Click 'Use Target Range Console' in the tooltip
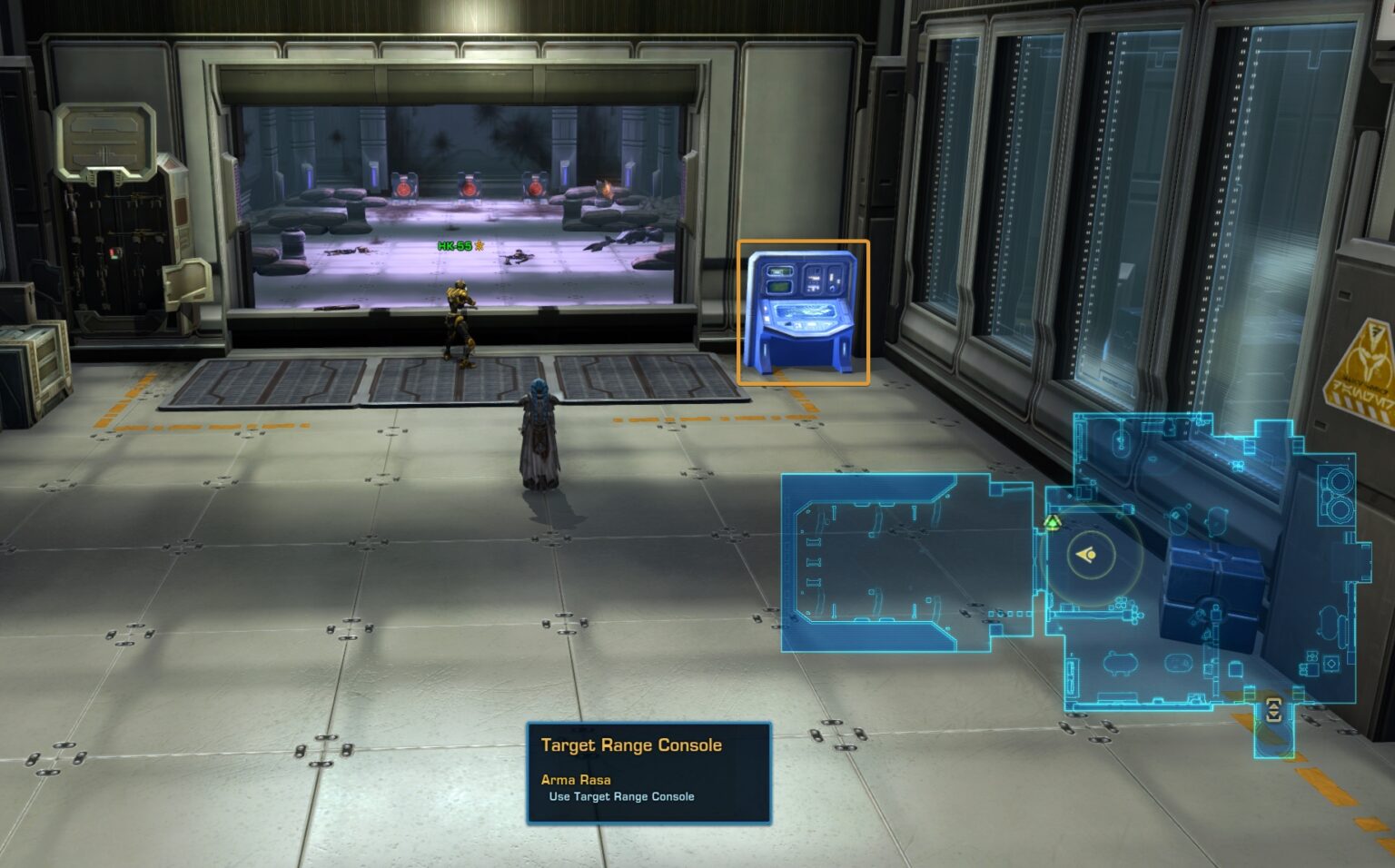1395x868 pixels. tap(621, 796)
